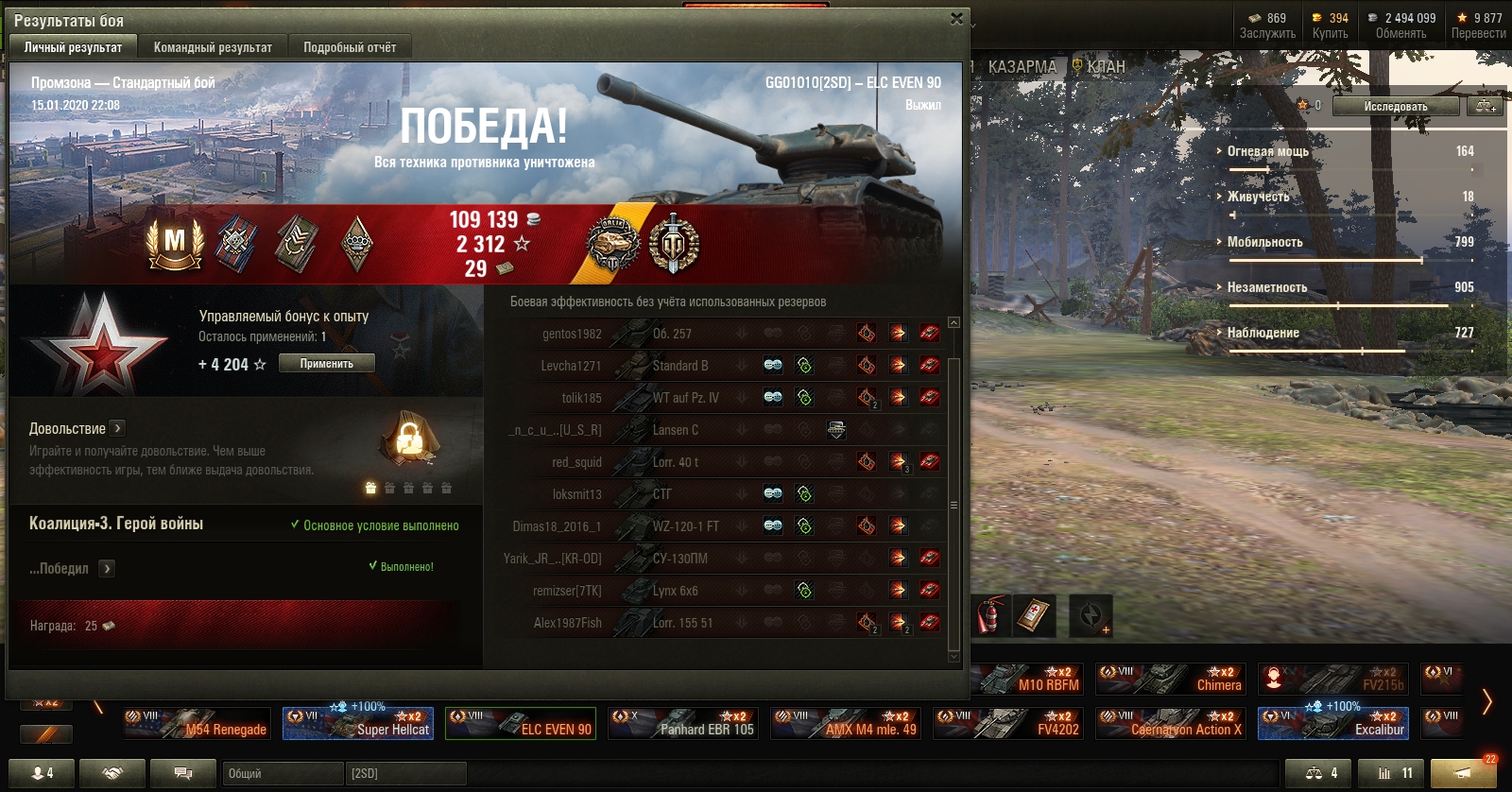Screen dimensions: 1512x792
Task: Select the ELC EVEN 90 tank
Action: tap(521, 724)
